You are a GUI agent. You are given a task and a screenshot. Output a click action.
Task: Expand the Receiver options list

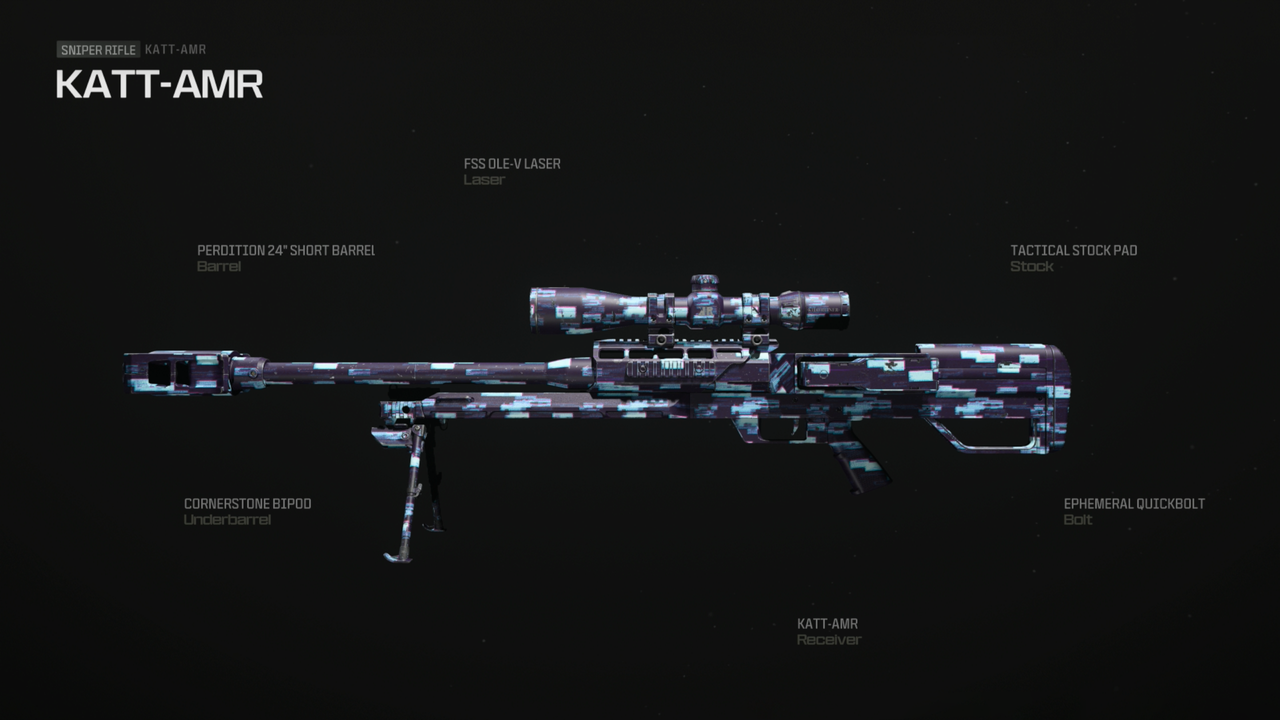(x=828, y=631)
